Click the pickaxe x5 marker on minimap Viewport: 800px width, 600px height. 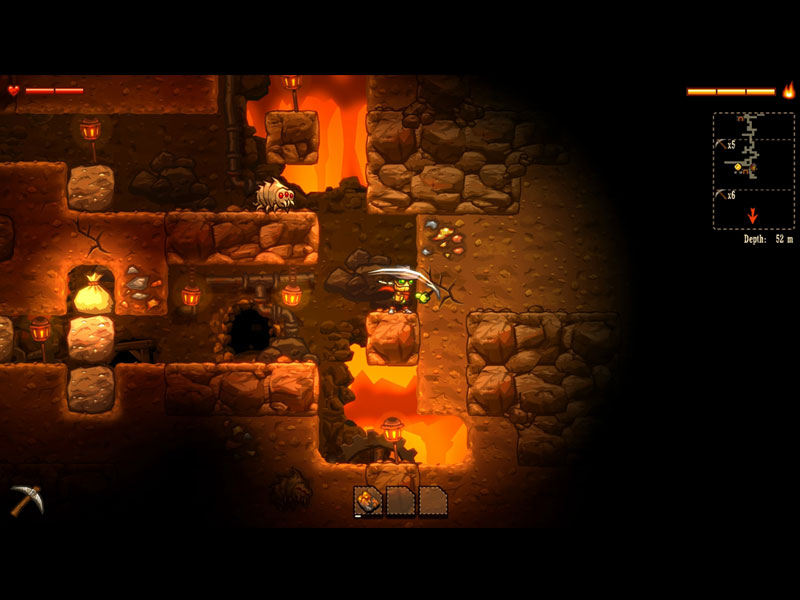click(x=725, y=145)
